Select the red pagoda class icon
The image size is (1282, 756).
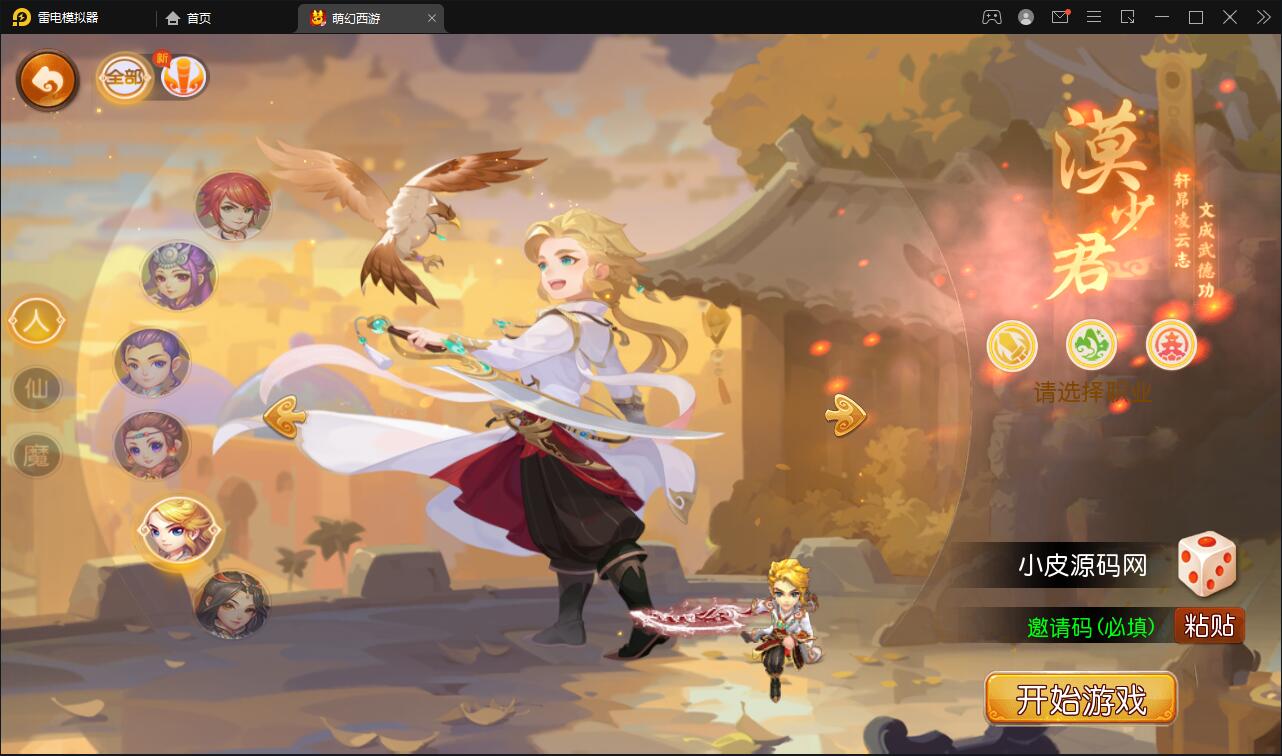1171,344
